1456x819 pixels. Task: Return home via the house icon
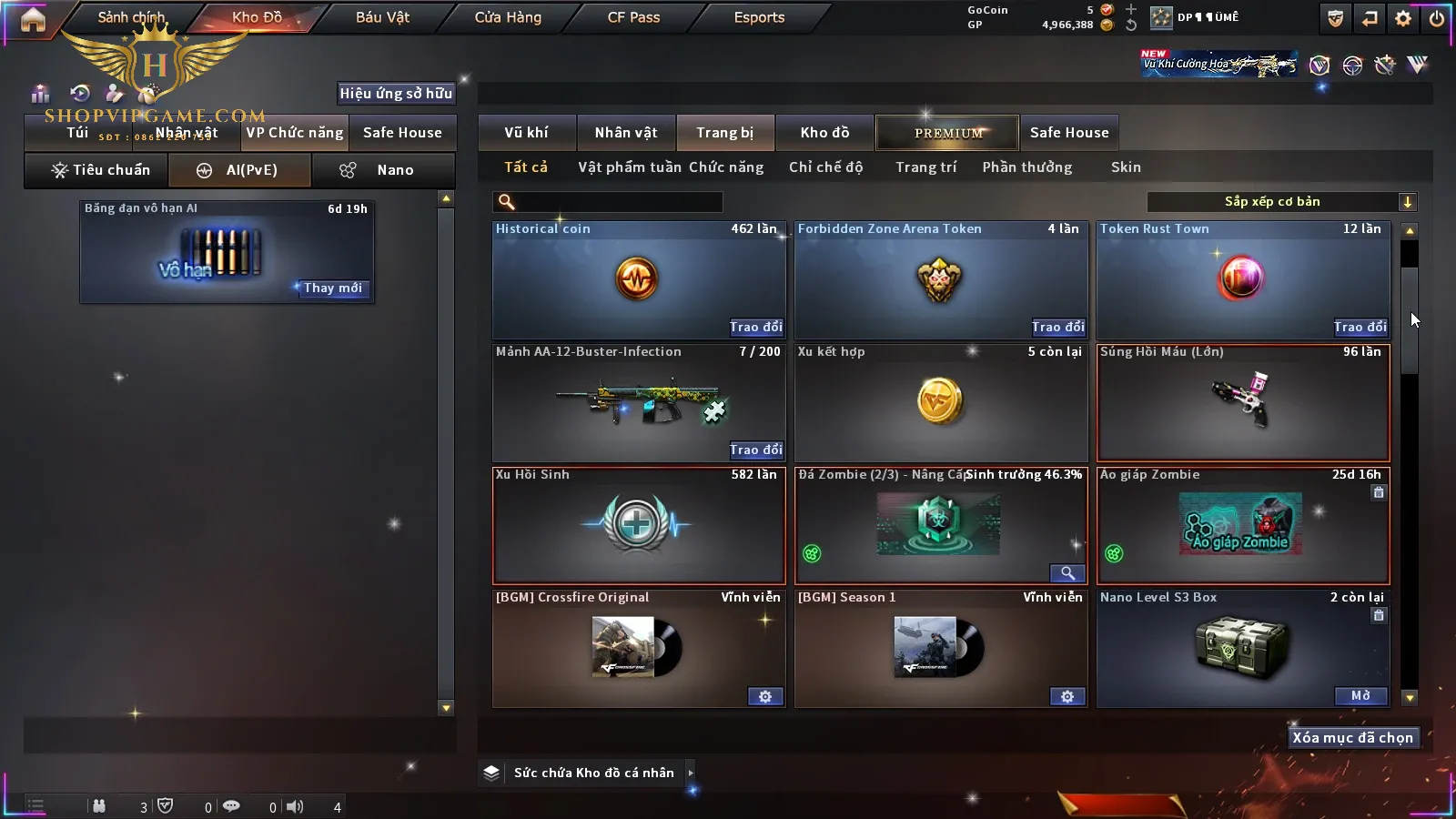pos(33,19)
